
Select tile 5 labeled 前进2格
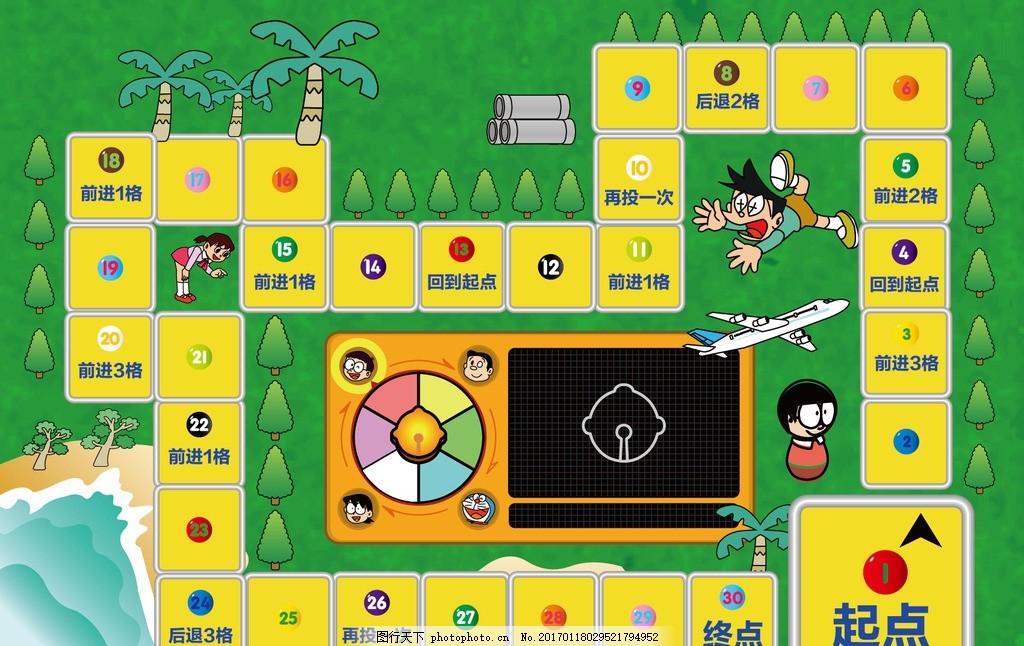click(905, 180)
